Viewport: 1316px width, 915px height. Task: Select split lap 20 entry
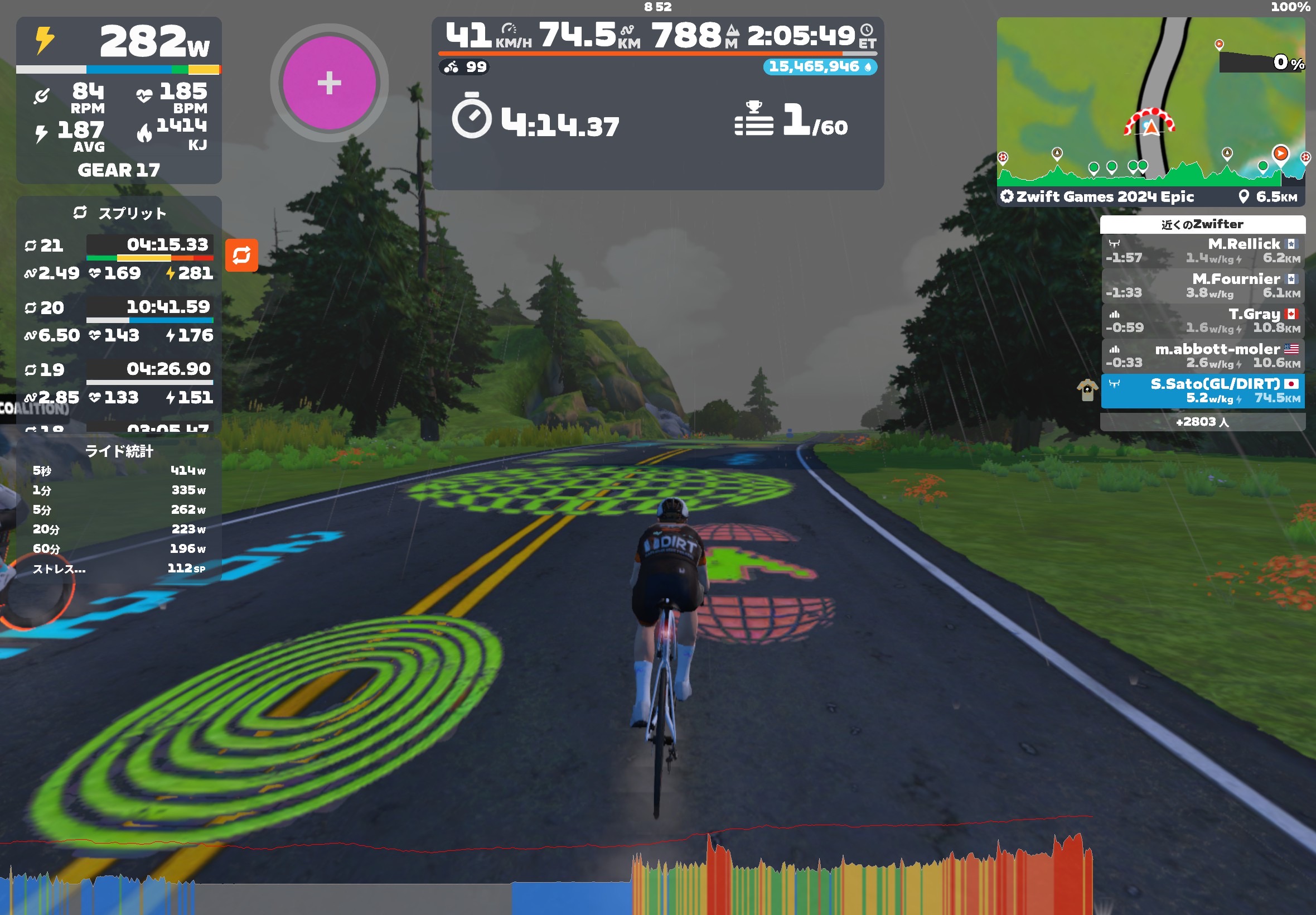click(119, 321)
